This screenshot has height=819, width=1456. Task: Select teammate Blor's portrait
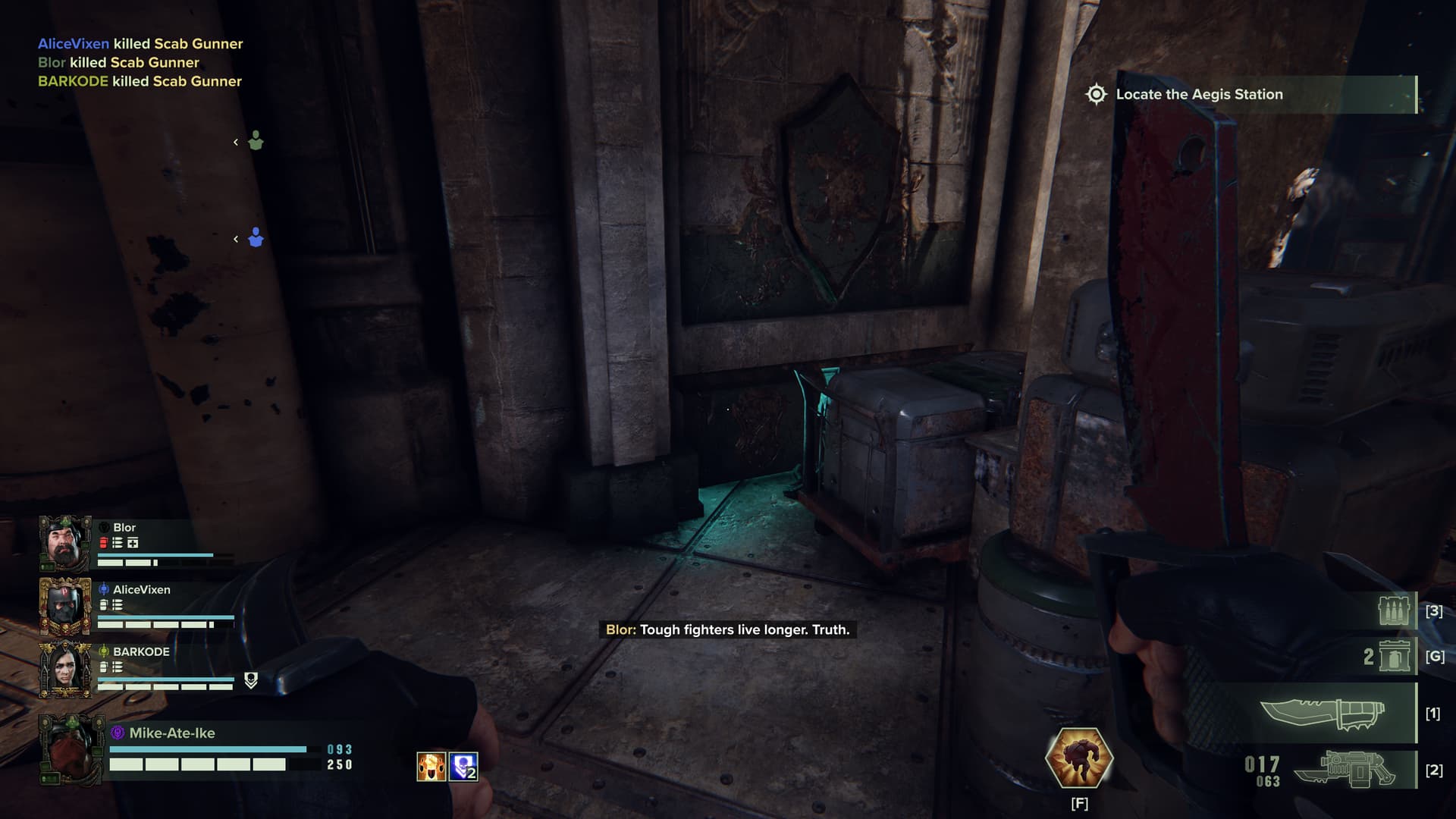point(65,543)
